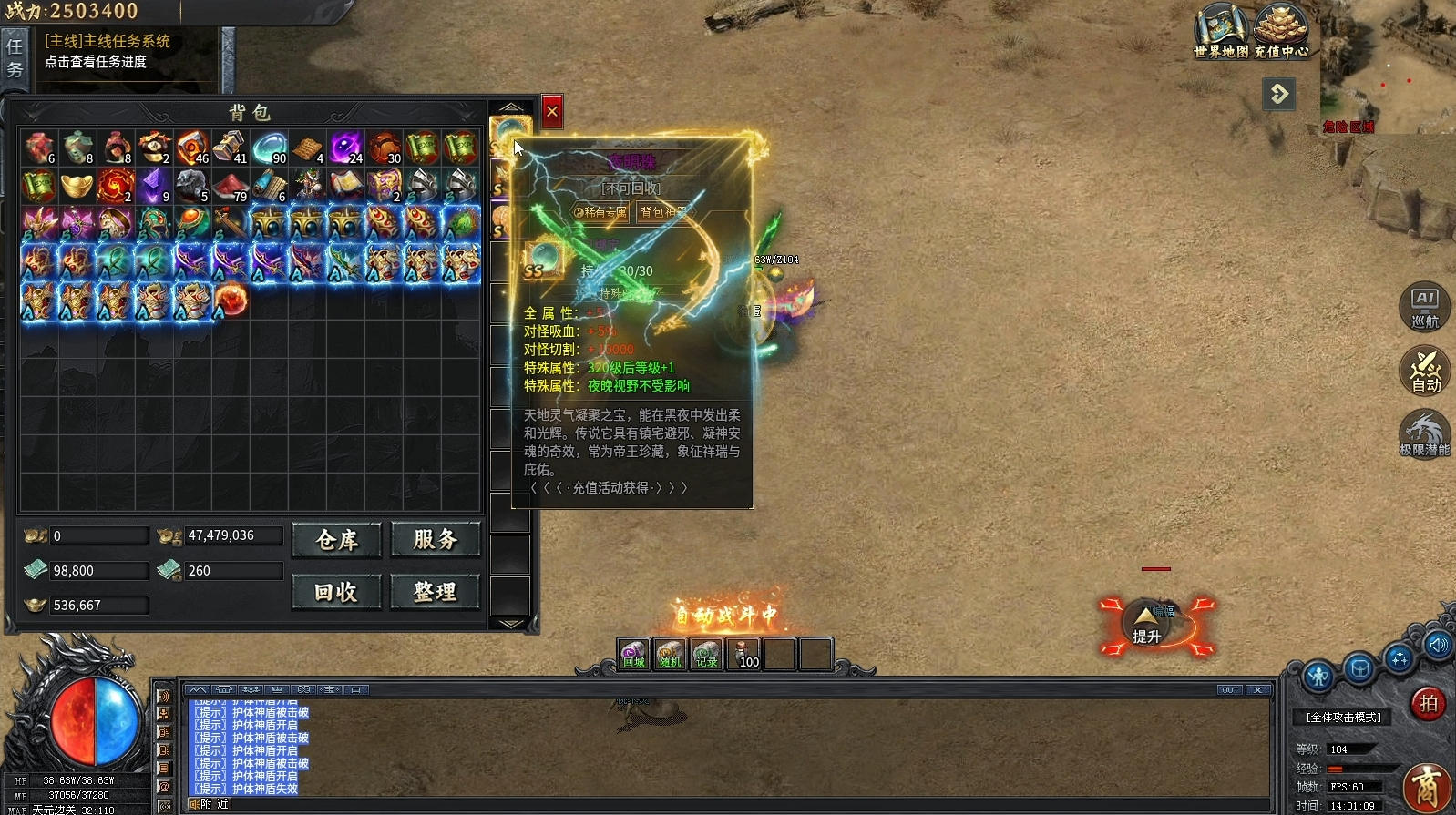Screen dimensions: 1456x815
Task: Toggle 自动 auto-combat
Action: click(1425, 372)
